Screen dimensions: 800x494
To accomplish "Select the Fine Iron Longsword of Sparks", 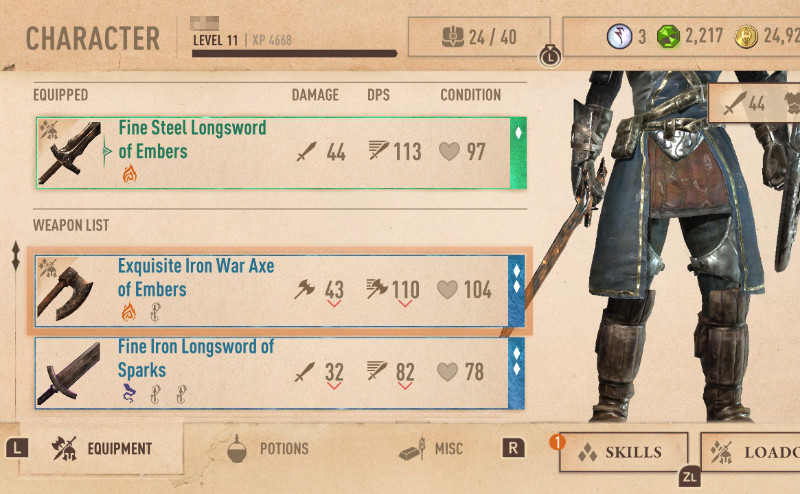I will pyautogui.click(x=280, y=372).
